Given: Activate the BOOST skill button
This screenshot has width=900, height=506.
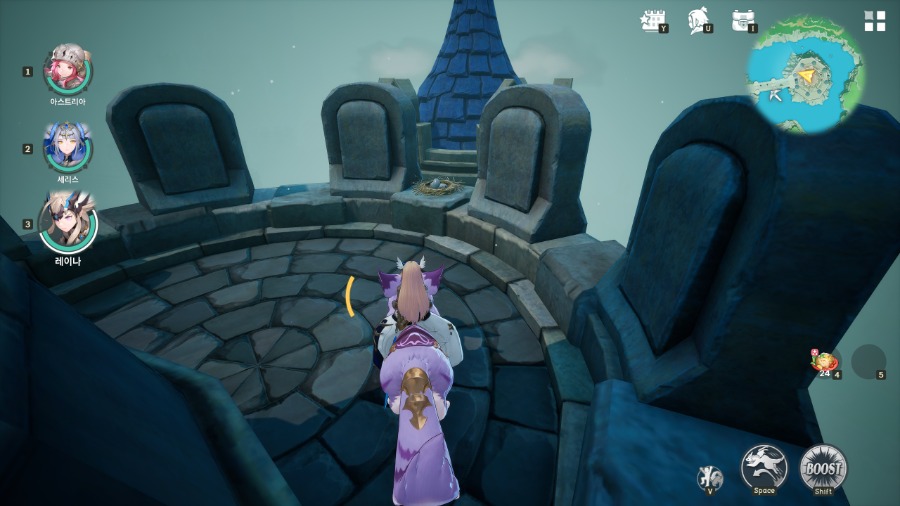Looking at the screenshot, I should (x=823, y=467).
